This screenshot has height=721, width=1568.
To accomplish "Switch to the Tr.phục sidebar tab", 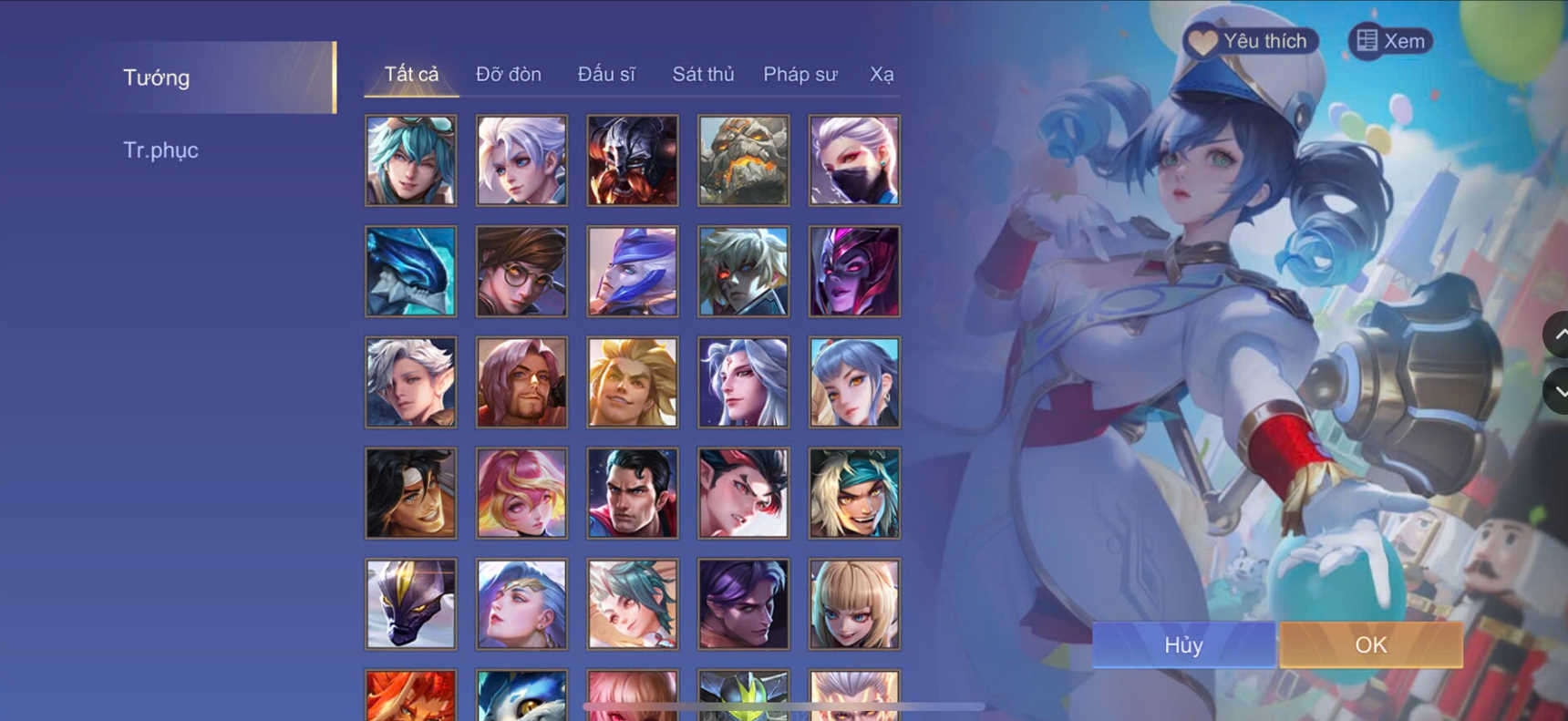I will [161, 149].
